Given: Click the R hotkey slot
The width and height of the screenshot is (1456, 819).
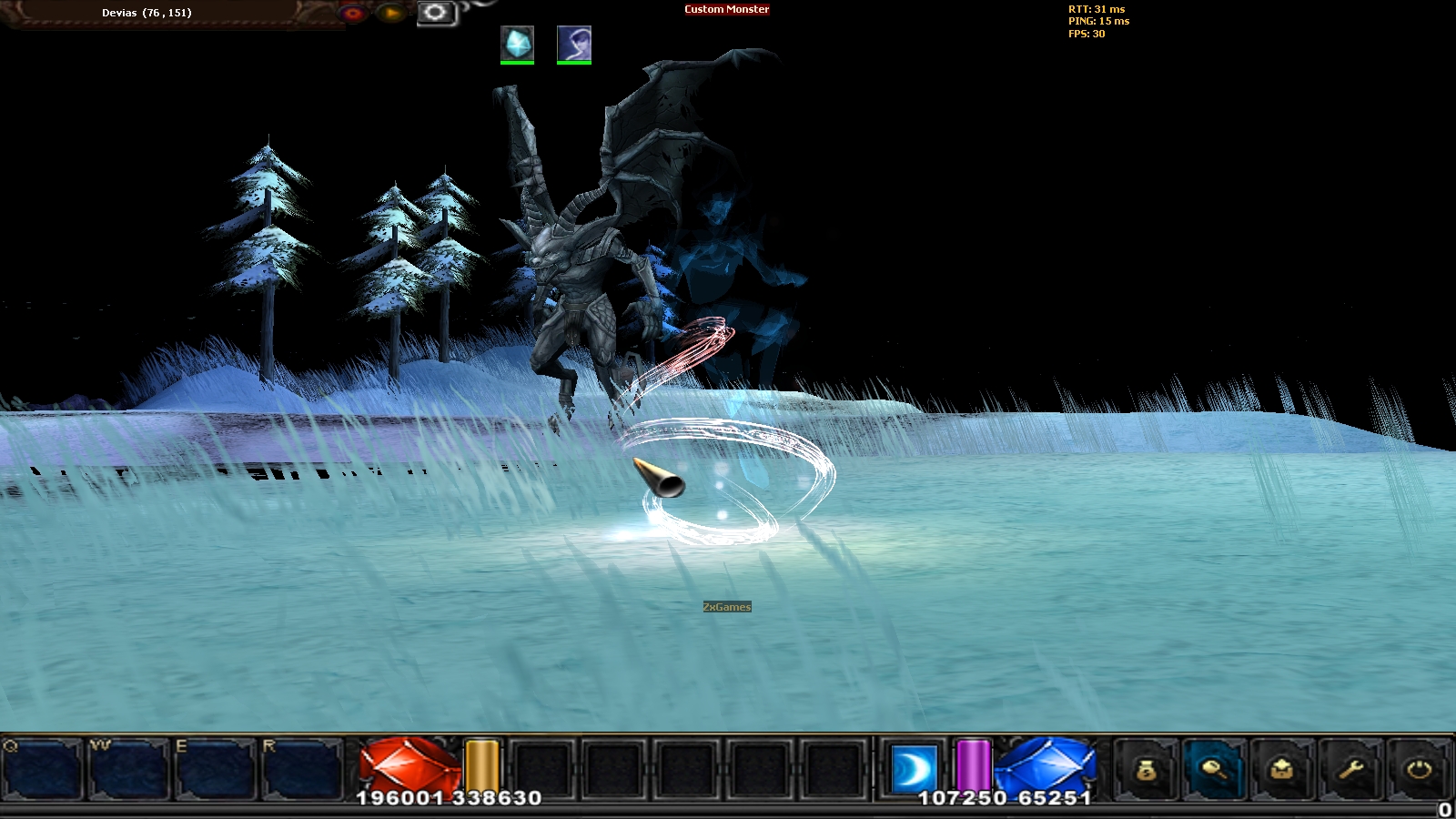Looking at the screenshot, I should coord(301,769).
